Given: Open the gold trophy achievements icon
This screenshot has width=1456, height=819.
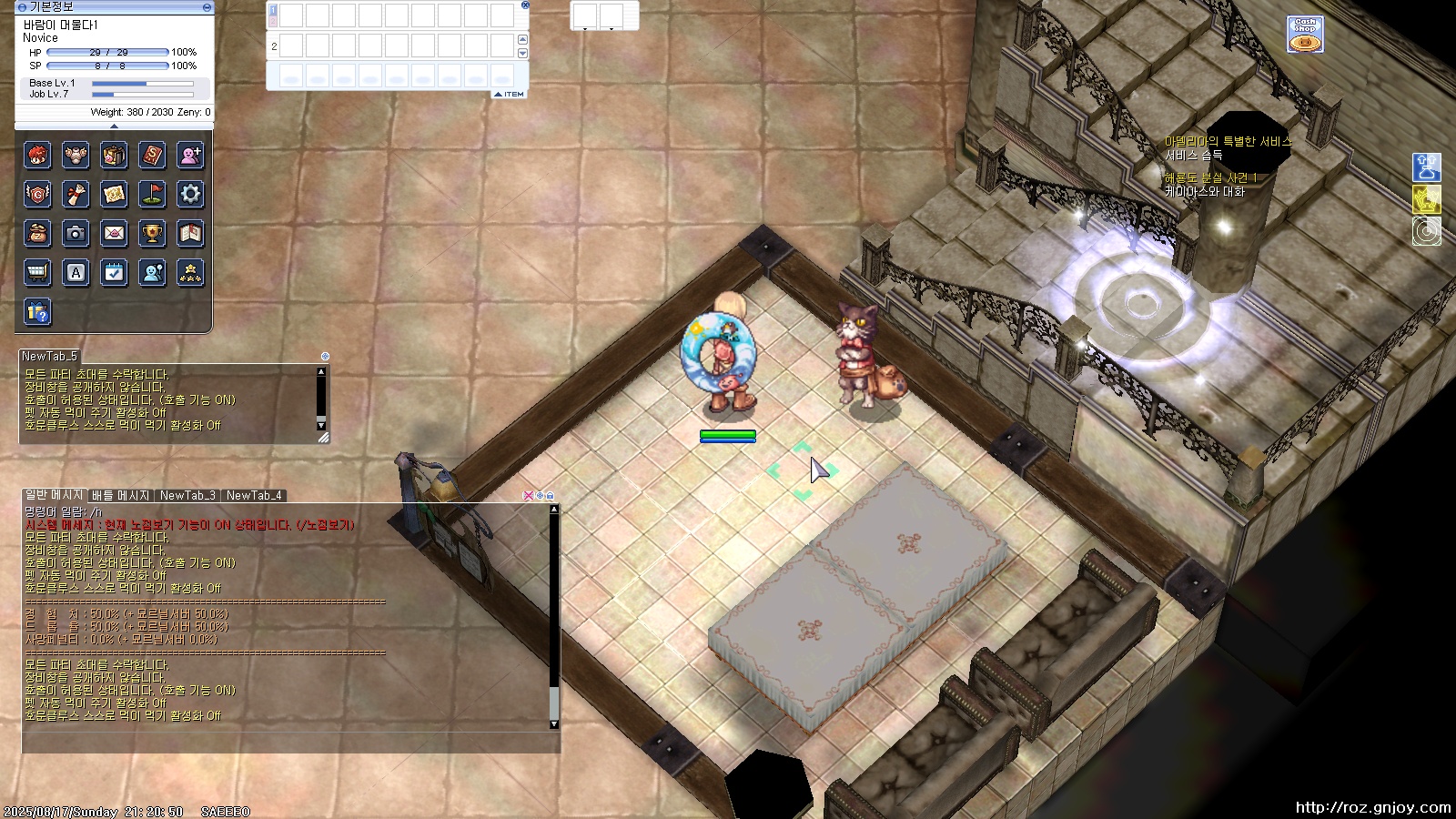Looking at the screenshot, I should pos(152,233).
